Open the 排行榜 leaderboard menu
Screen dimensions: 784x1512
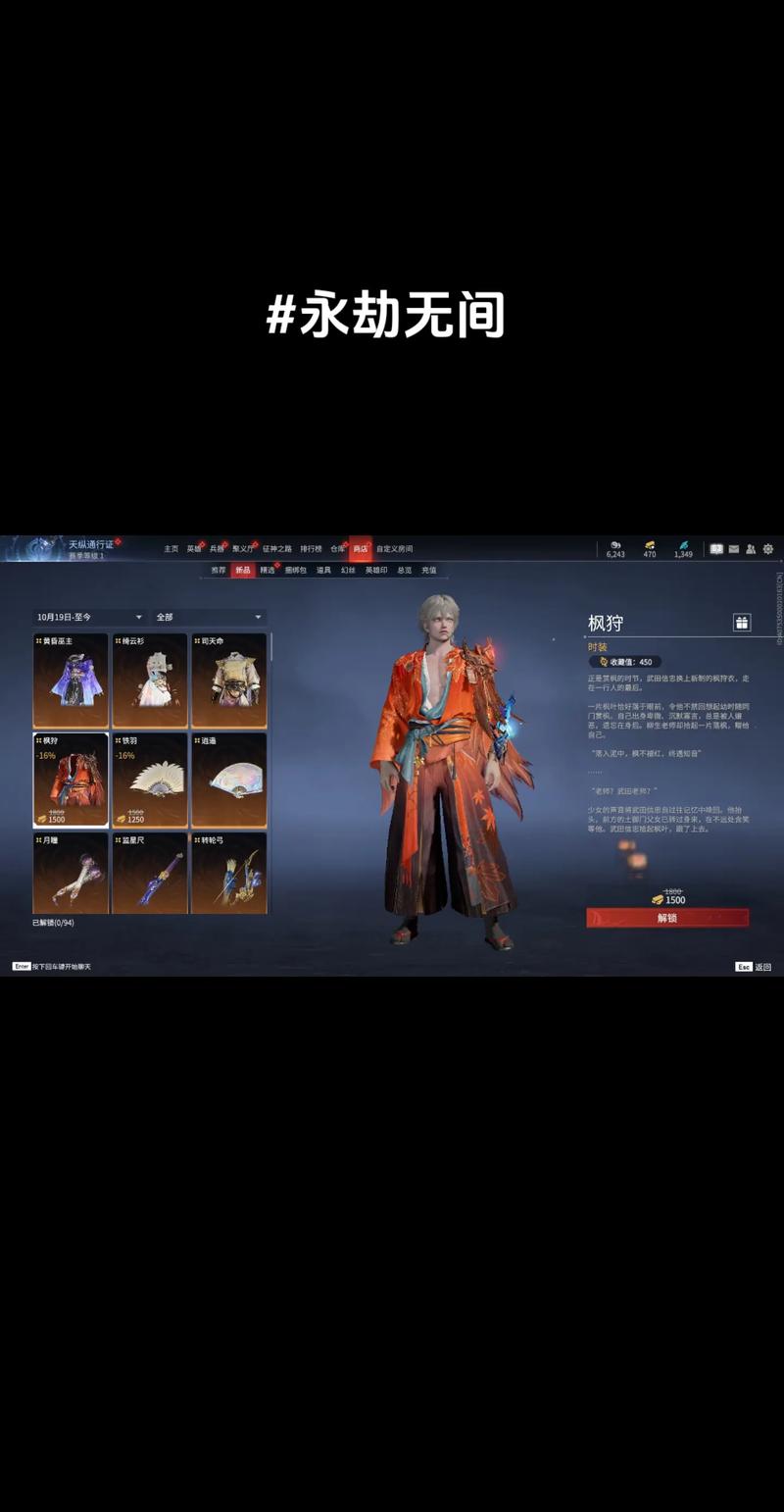coord(311,549)
